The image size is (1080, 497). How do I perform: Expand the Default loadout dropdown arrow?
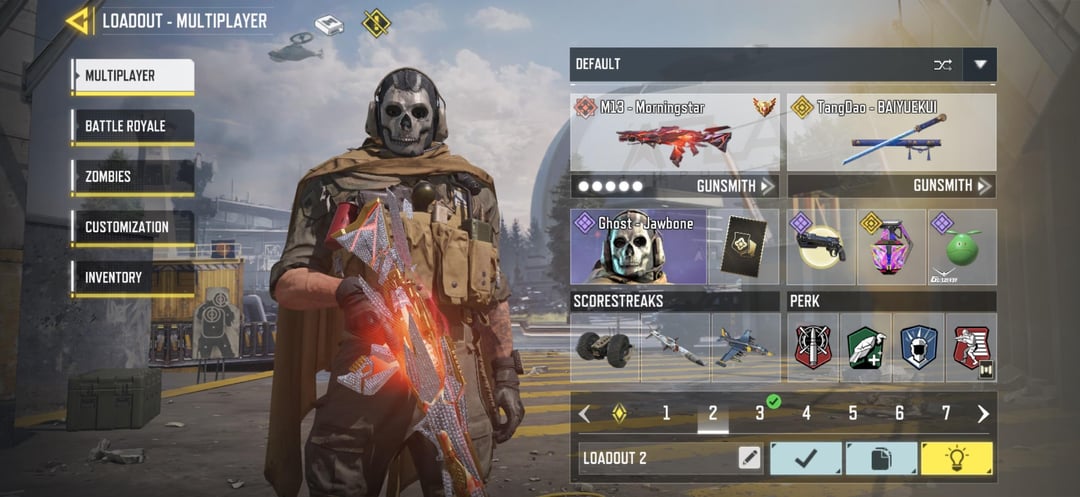[980, 65]
